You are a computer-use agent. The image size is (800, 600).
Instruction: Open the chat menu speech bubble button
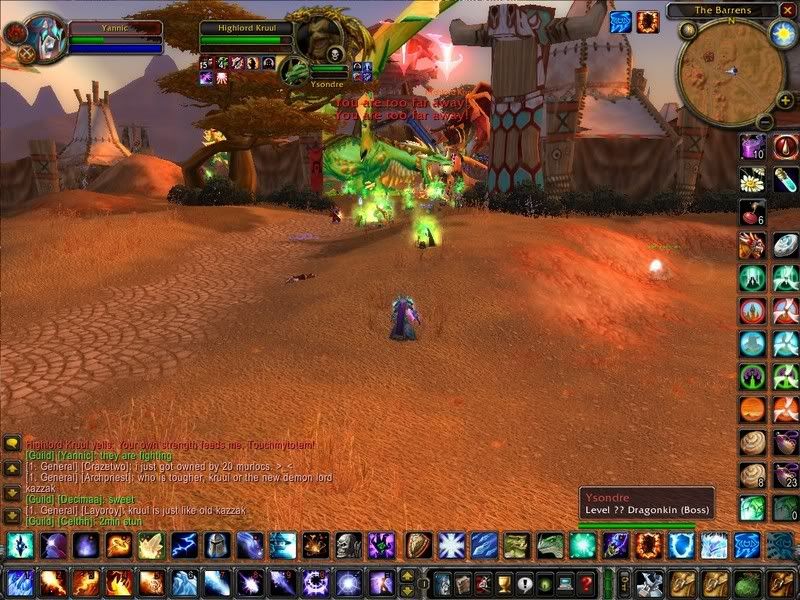[12, 441]
